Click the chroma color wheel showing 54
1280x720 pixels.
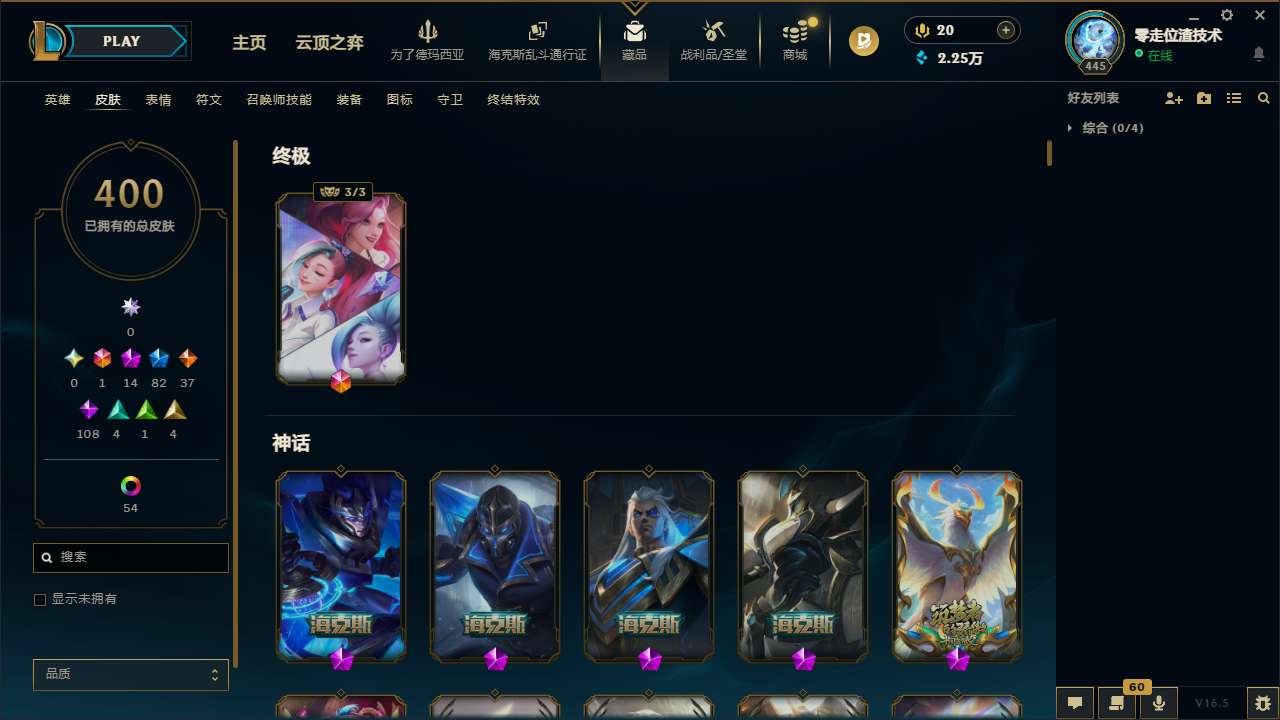pos(130,486)
